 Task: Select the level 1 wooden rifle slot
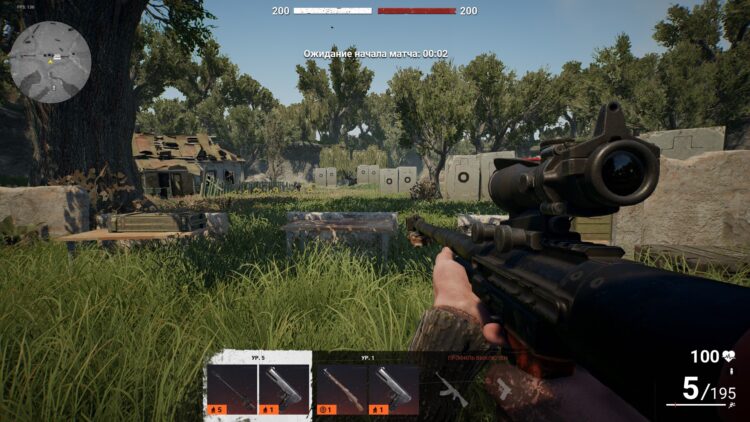341,389
